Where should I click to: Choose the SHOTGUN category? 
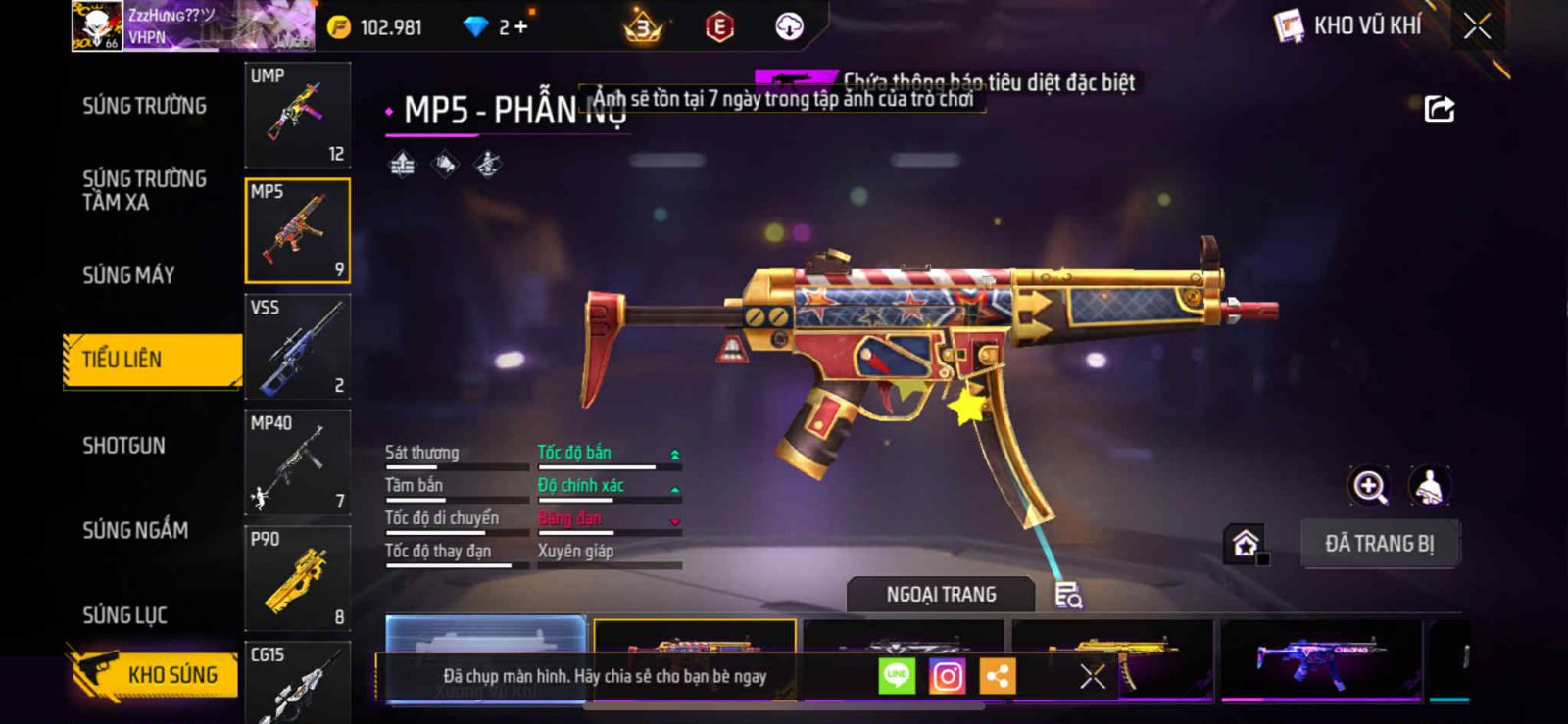point(123,446)
